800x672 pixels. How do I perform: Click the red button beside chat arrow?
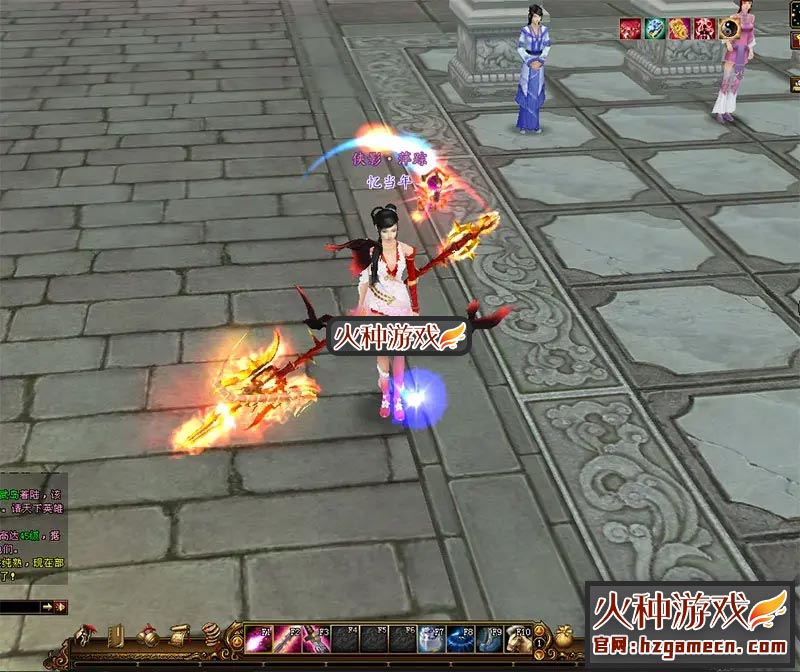[61, 607]
